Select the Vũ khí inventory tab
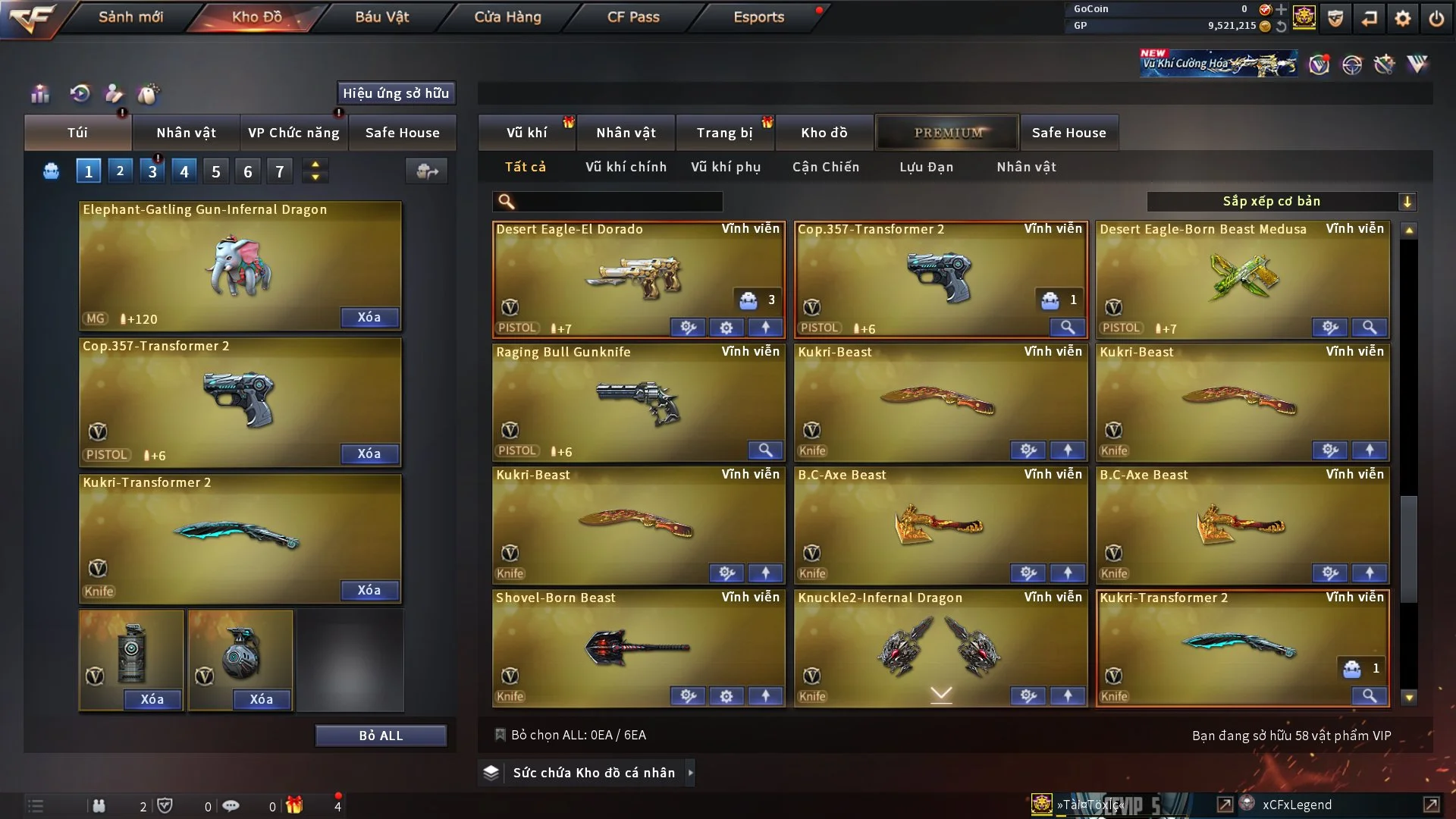Image resolution: width=1456 pixels, height=819 pixels. [x=526, y=133]
